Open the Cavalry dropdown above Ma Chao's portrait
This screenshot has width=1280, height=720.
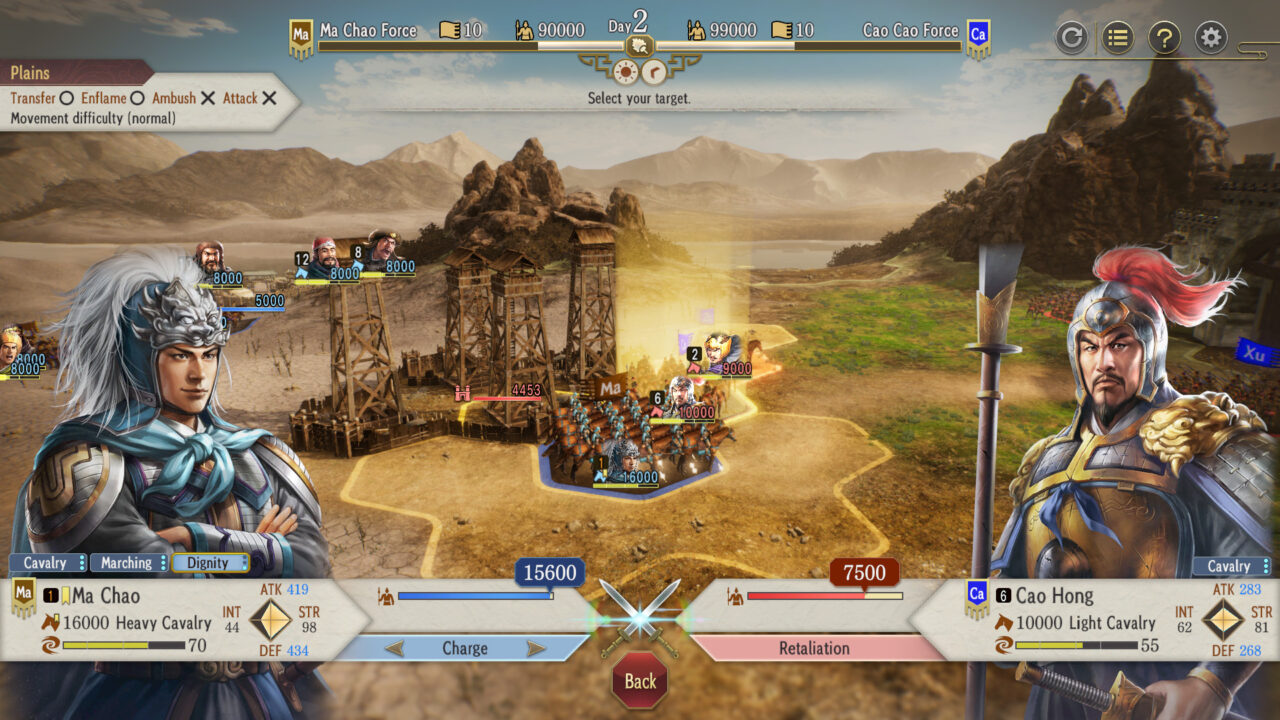point(44,563)
